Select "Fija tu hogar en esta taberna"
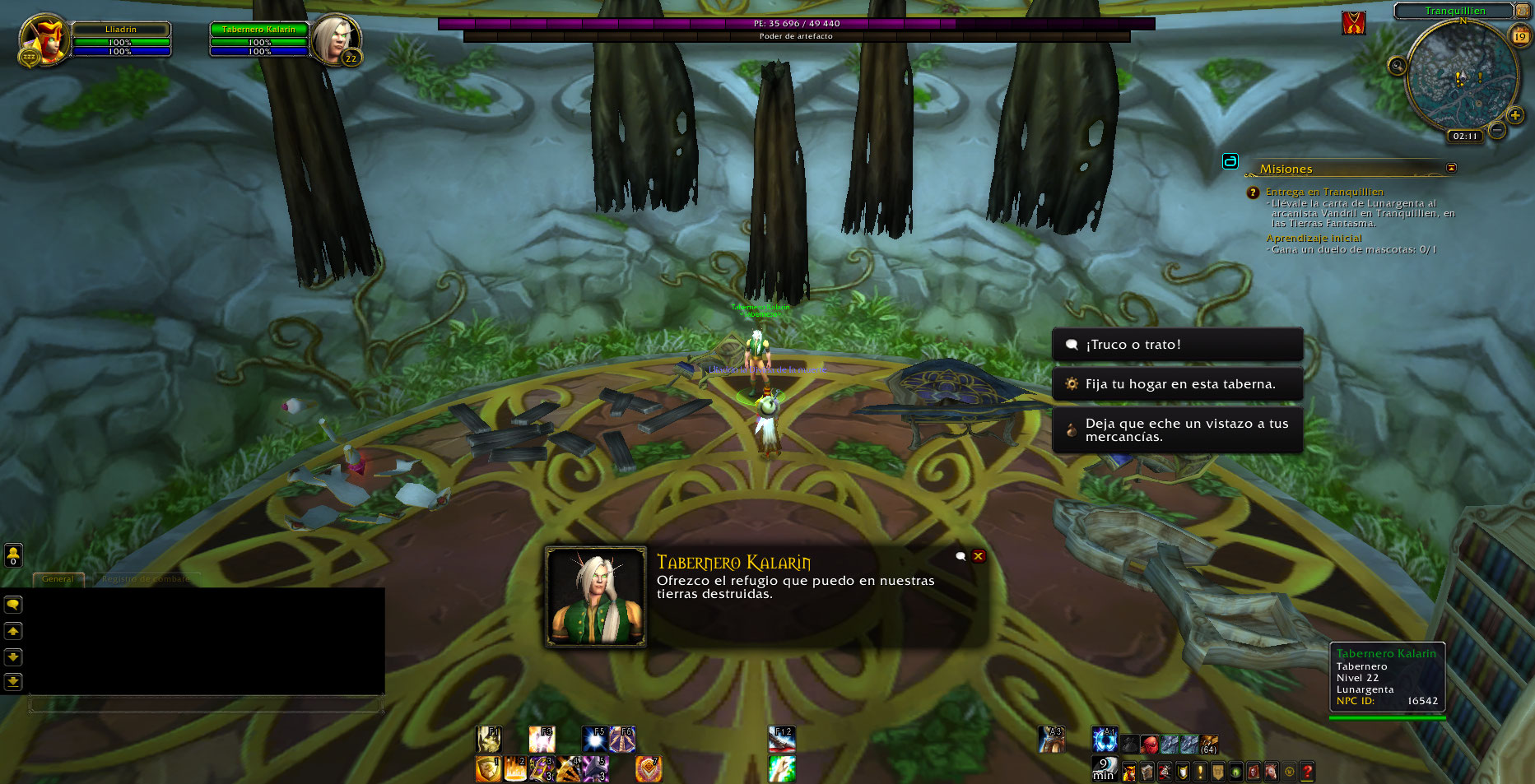 pyautogui.click(x=1177, y=384)
